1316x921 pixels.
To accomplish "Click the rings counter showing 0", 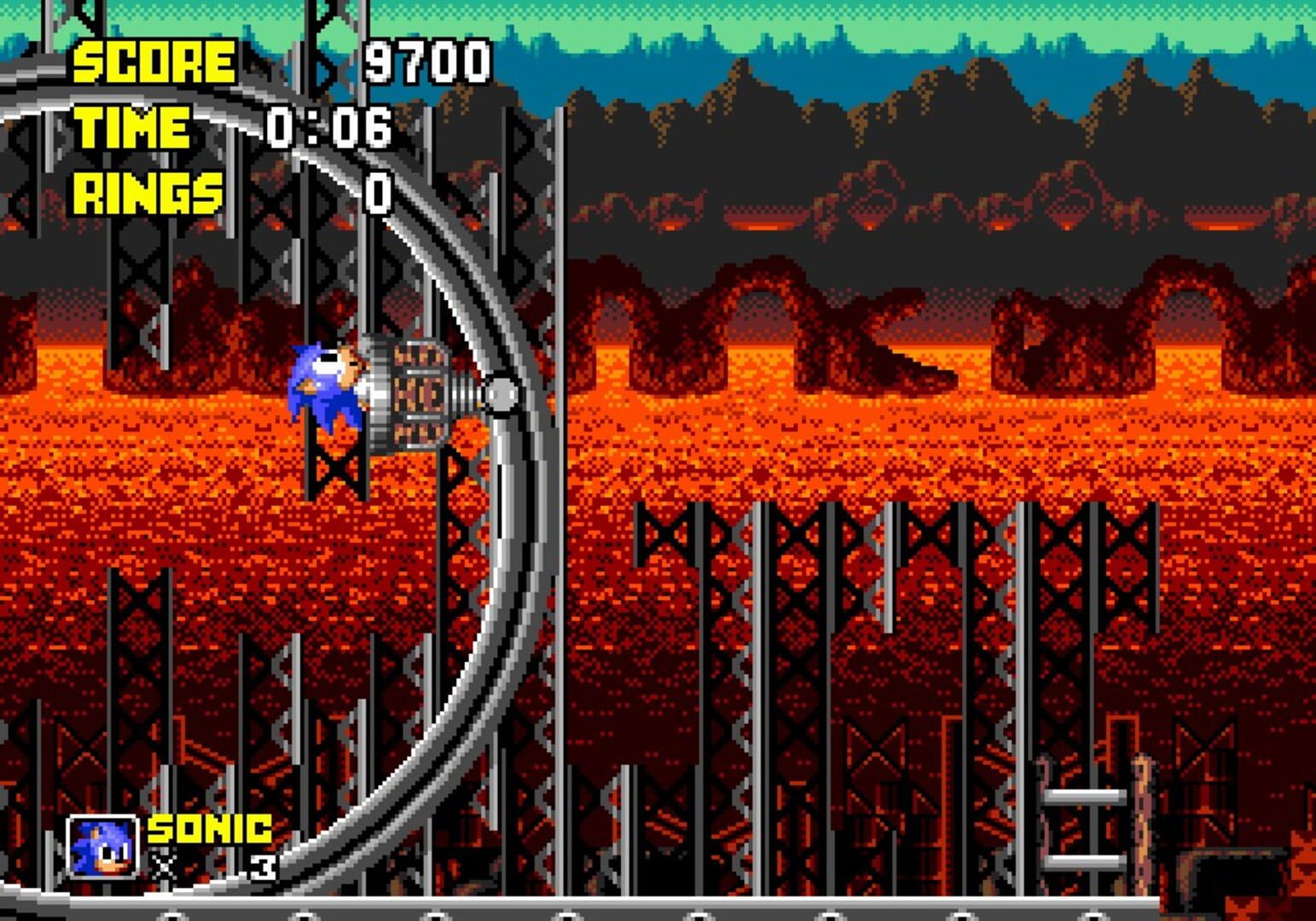I will point(378,194).
